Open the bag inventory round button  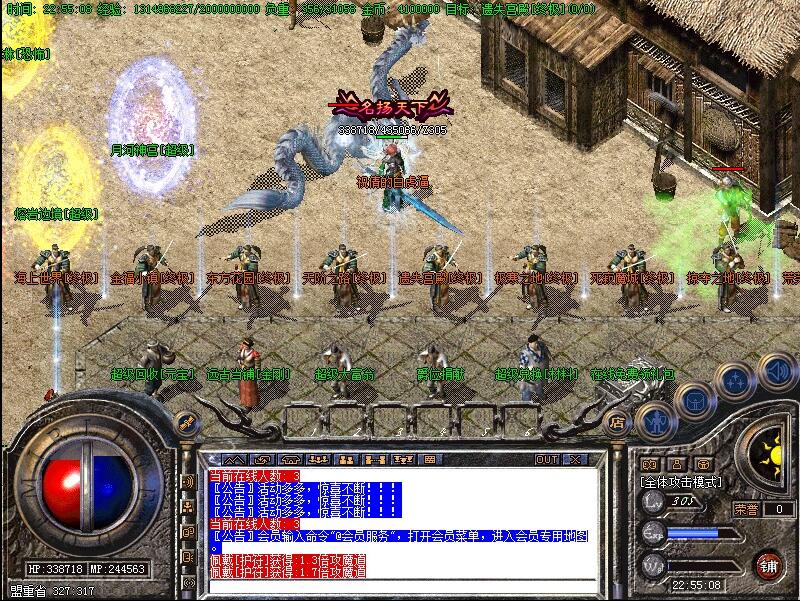(x=691, y=401)
